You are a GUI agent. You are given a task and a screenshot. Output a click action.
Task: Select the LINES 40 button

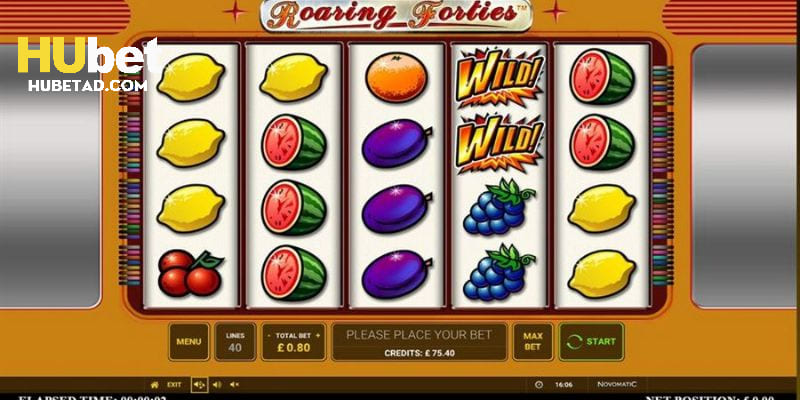click(x=234, y=341)
